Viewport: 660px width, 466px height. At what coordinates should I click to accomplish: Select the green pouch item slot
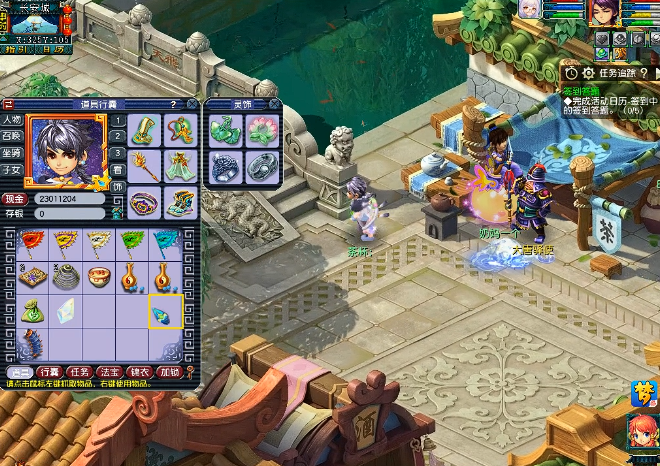32,309
